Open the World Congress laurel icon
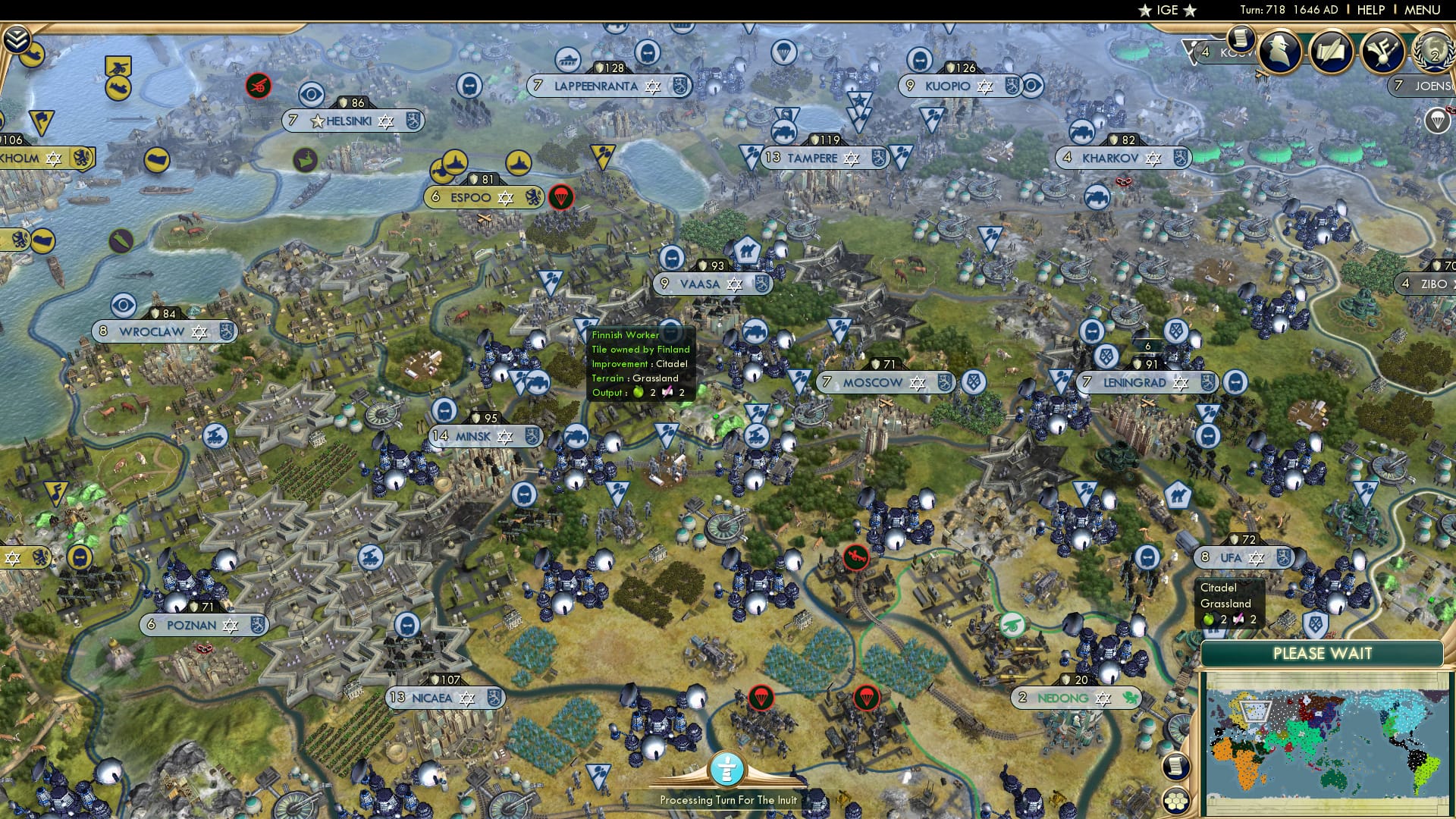Screen dimensions: 1456x819 point(1432,53)
